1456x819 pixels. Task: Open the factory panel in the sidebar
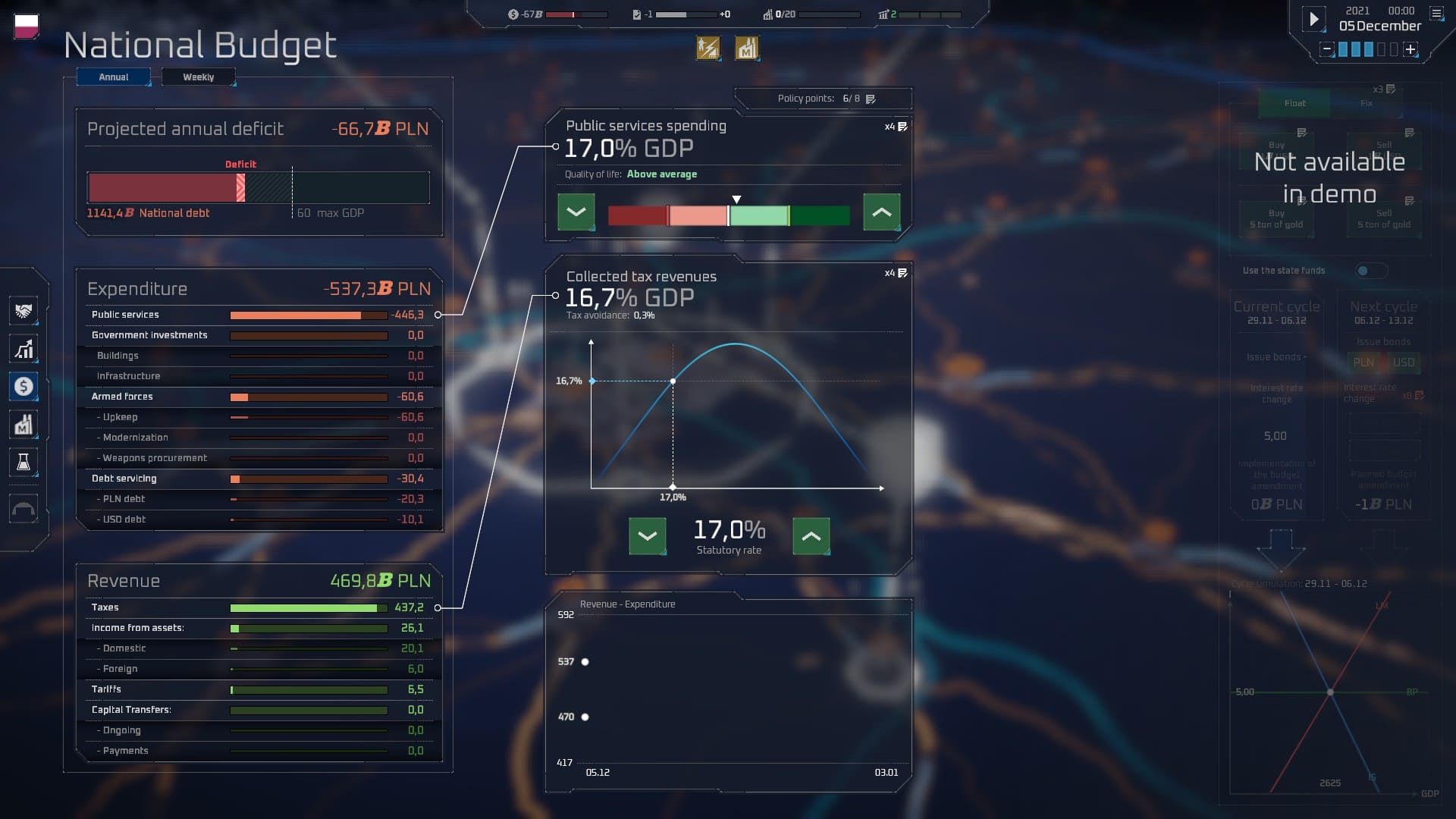coord(24,425)
